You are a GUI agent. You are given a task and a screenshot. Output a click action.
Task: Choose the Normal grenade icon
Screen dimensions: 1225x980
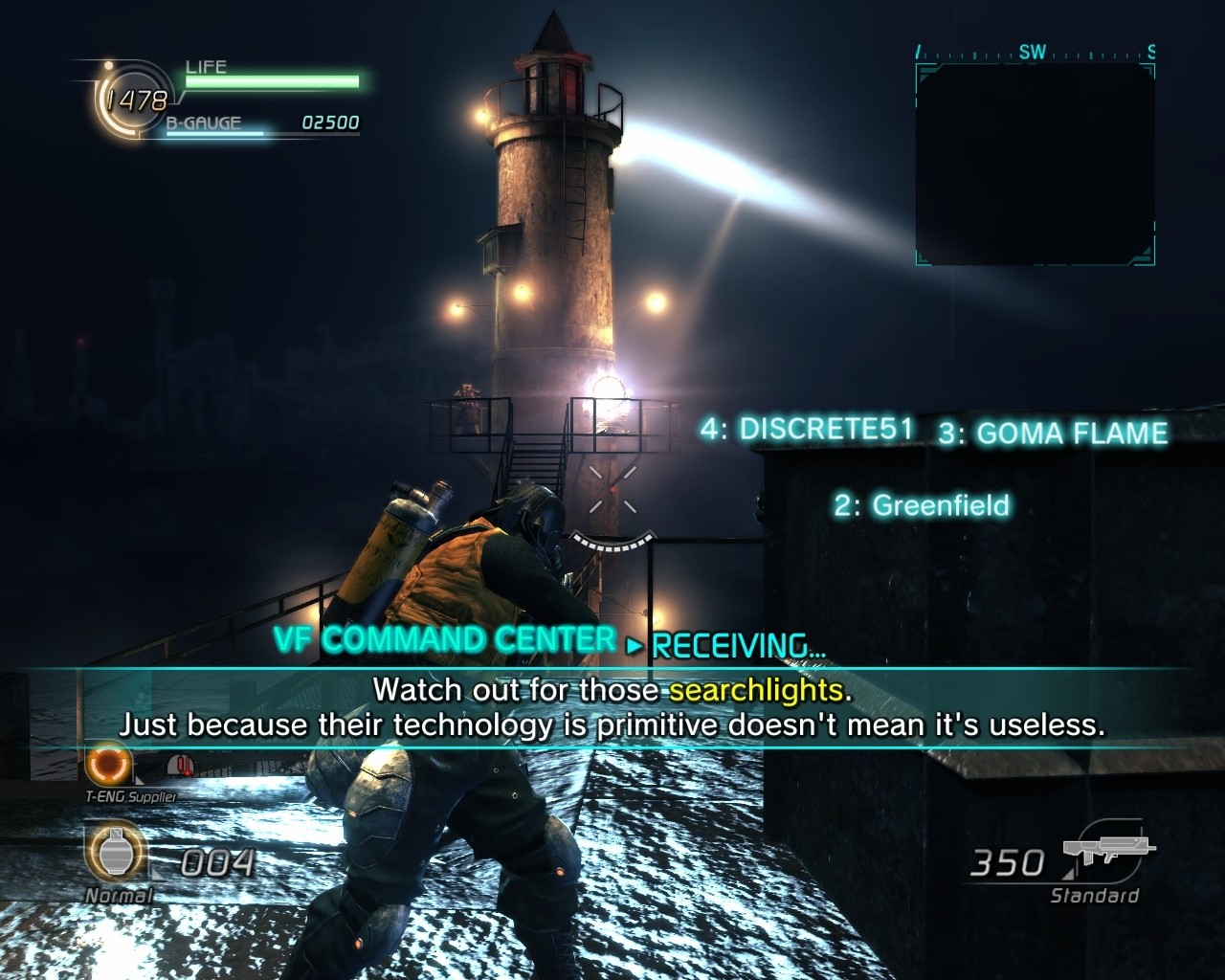115,854
